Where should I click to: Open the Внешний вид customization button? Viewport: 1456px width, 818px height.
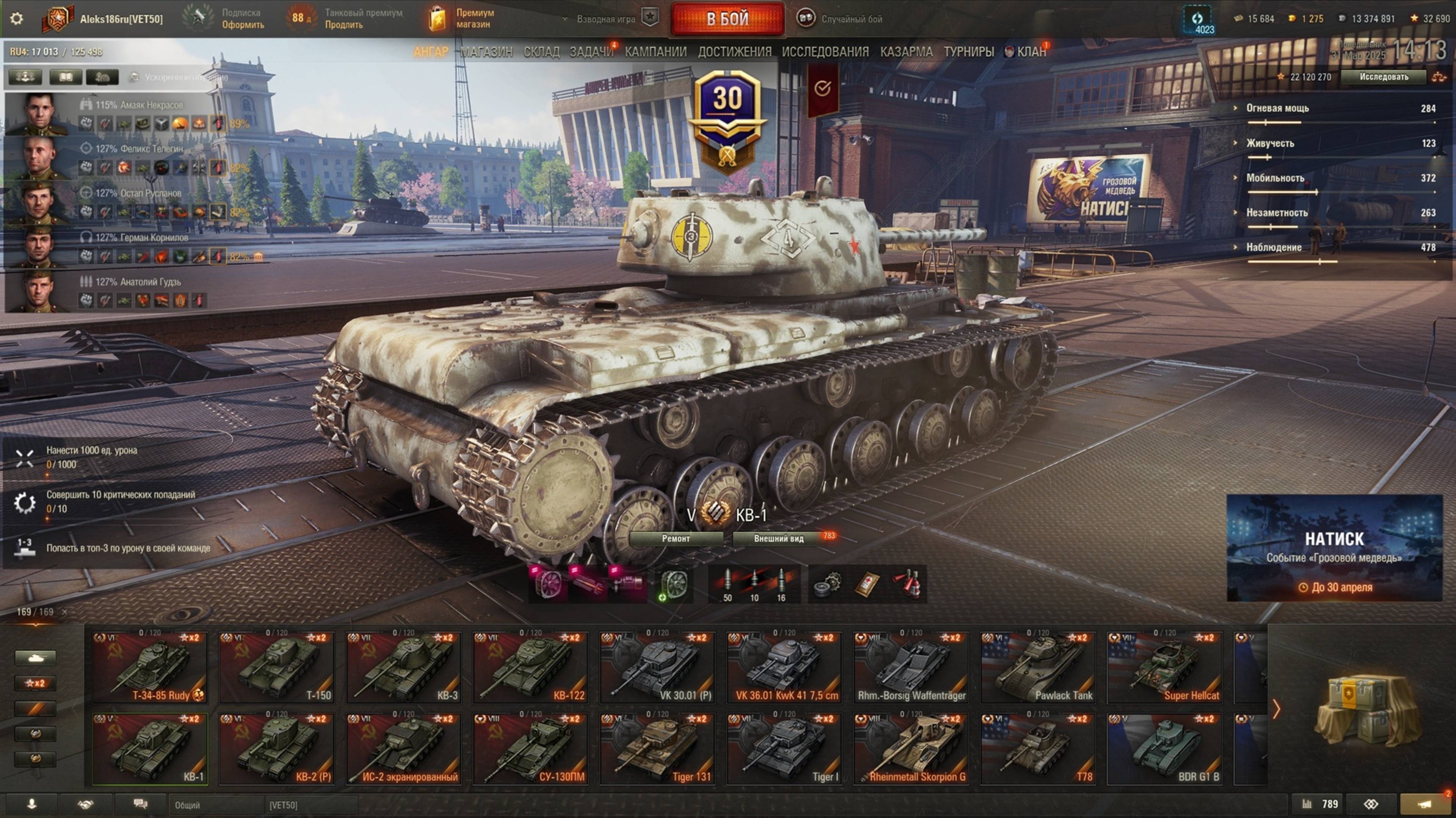coord(778,539)
